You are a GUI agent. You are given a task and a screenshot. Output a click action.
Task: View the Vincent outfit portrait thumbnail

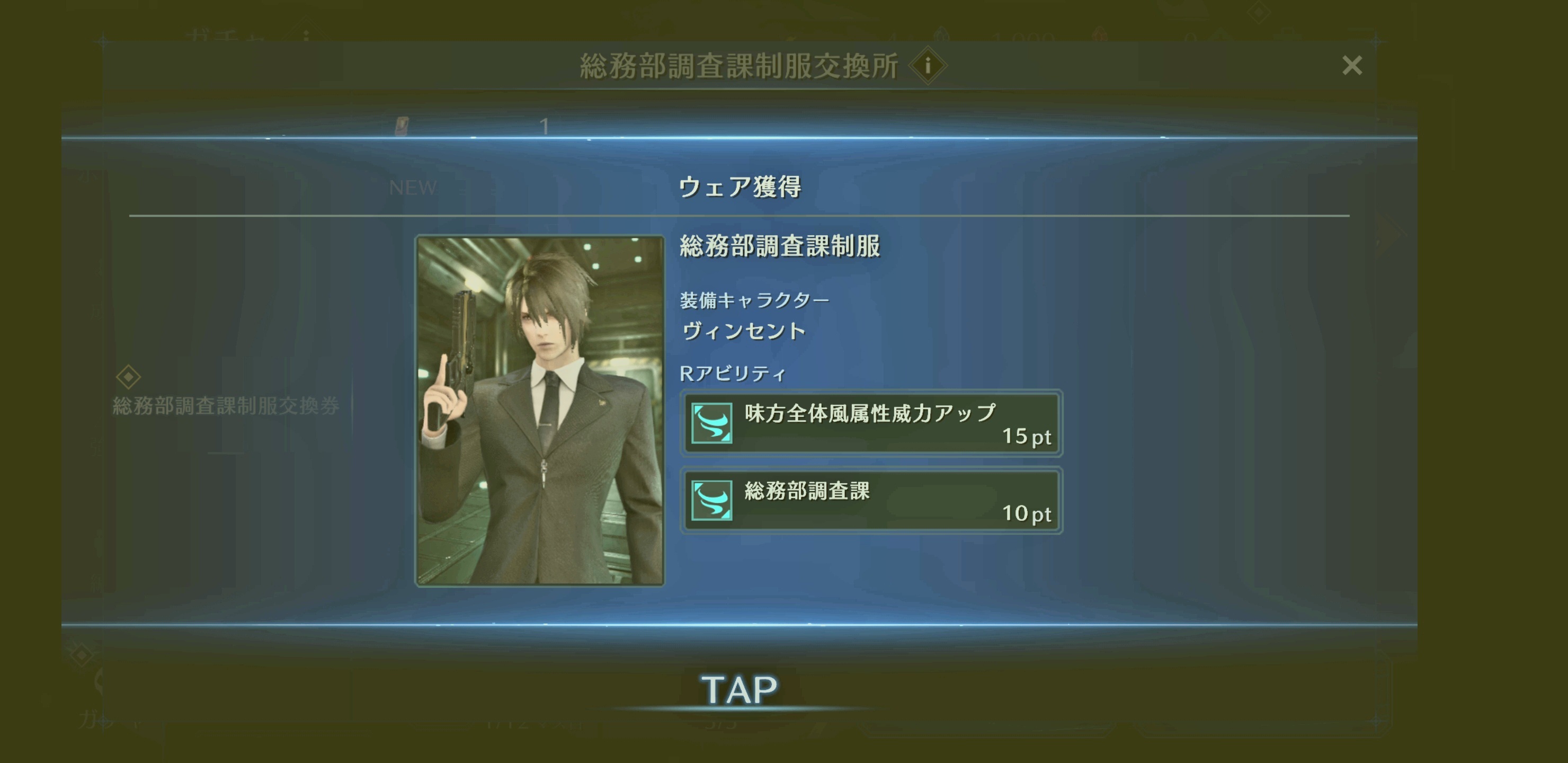[x=539, y=411]
